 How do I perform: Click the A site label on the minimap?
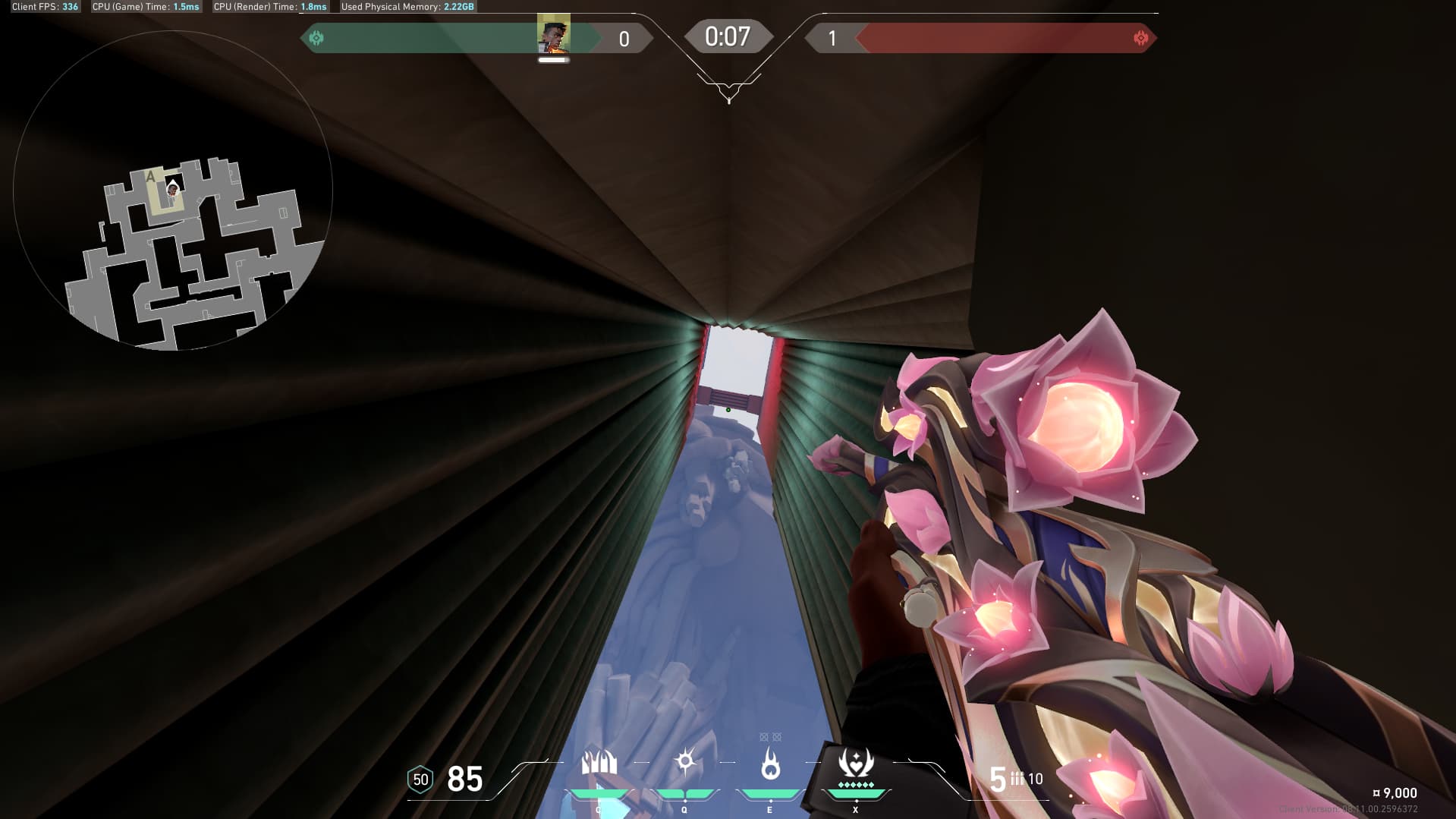pos(151,175)
